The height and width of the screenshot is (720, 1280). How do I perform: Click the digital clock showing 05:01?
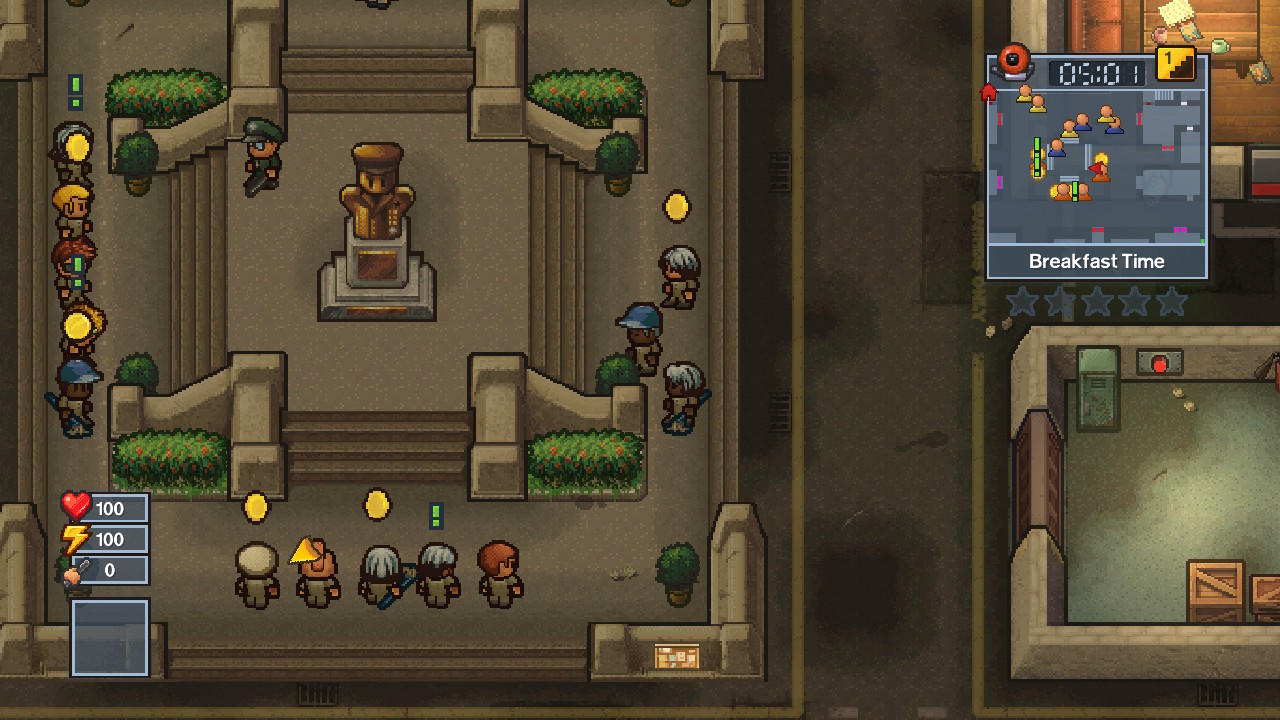point(1097,72)
